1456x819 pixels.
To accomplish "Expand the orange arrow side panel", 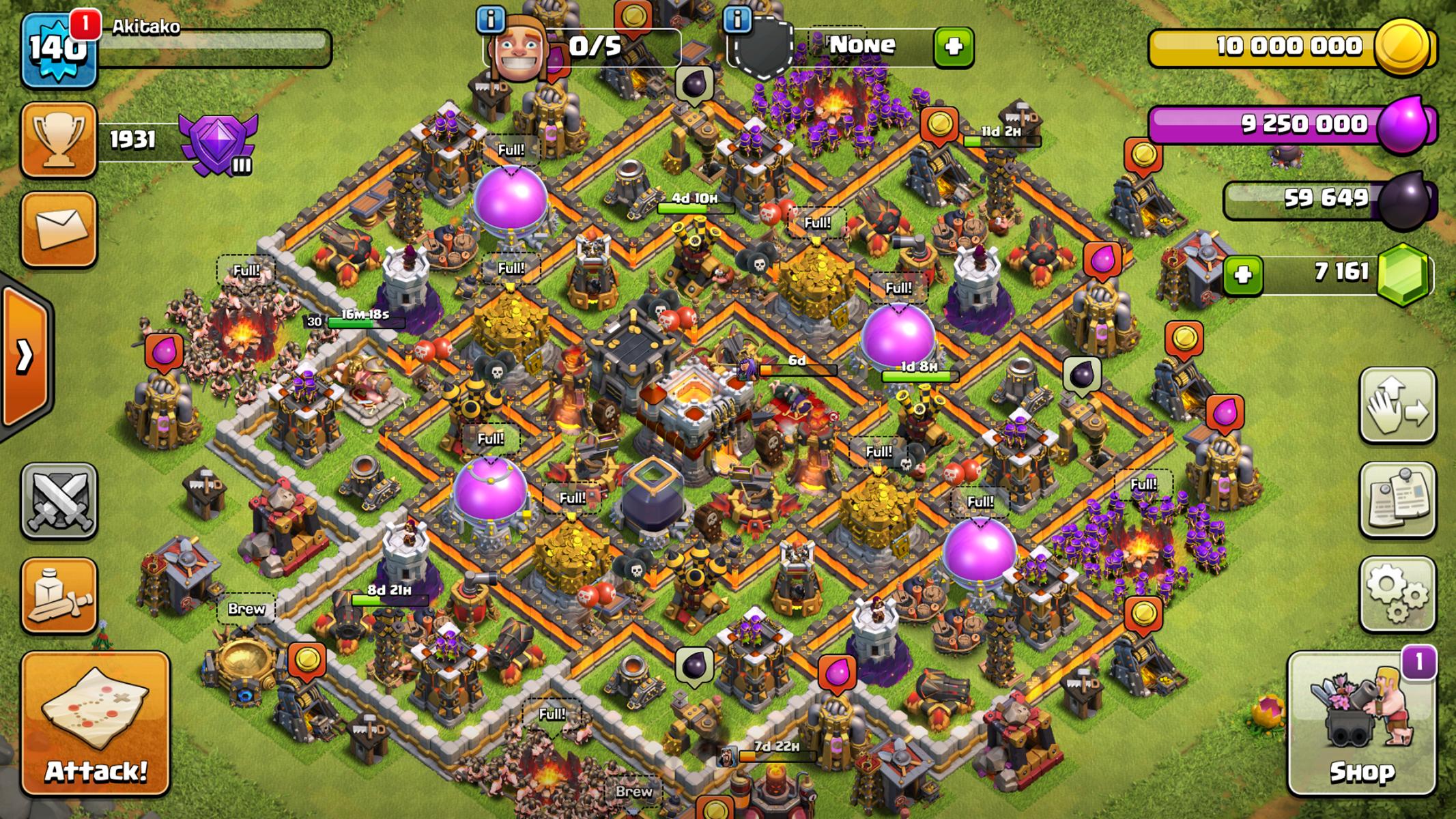I will [x=25, y=355].
